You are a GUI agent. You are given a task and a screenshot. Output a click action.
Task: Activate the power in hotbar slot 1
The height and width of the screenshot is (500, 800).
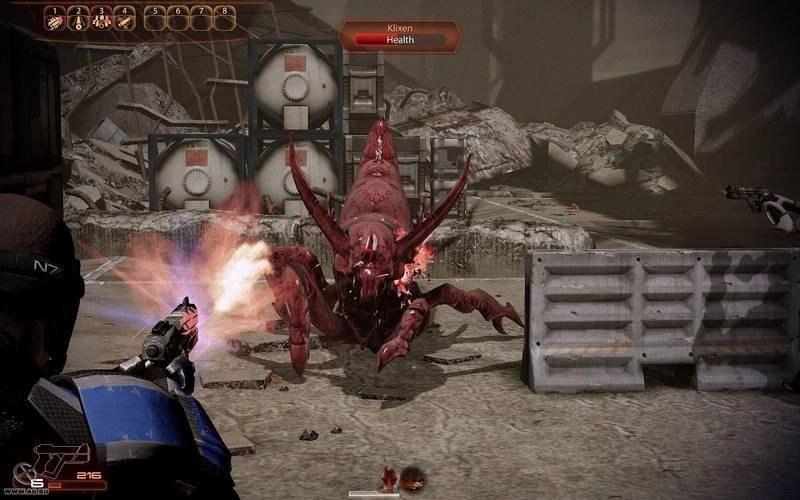point(54,18)
